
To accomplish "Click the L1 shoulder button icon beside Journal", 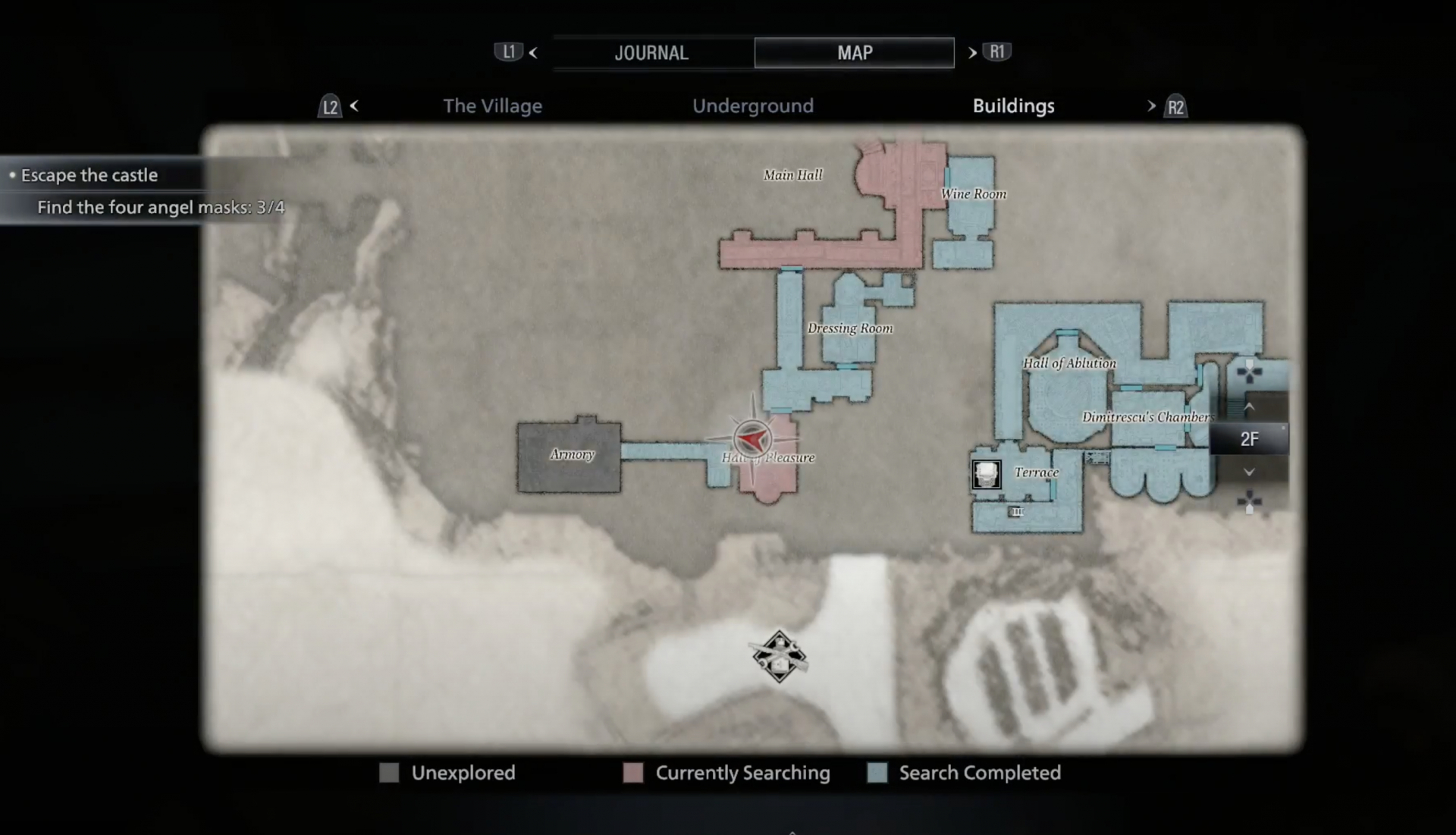I will click(507, 52).
